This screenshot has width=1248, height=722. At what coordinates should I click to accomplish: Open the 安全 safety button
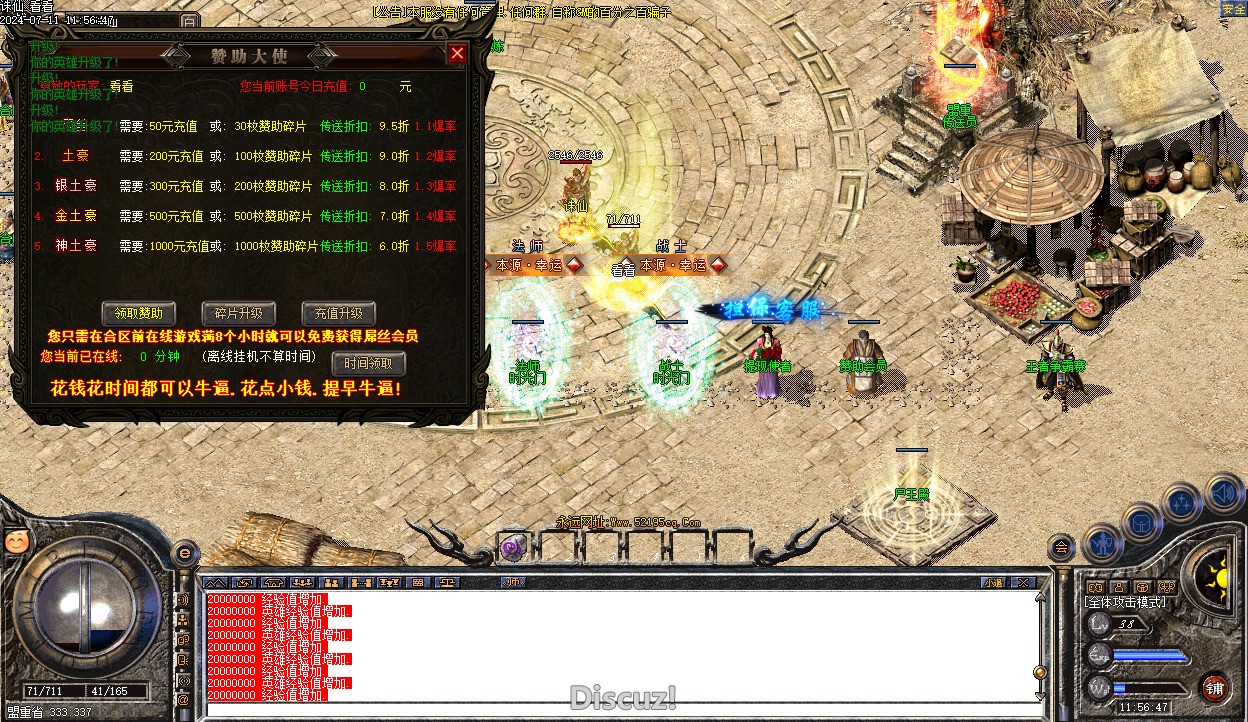(x=1233, y=9)
